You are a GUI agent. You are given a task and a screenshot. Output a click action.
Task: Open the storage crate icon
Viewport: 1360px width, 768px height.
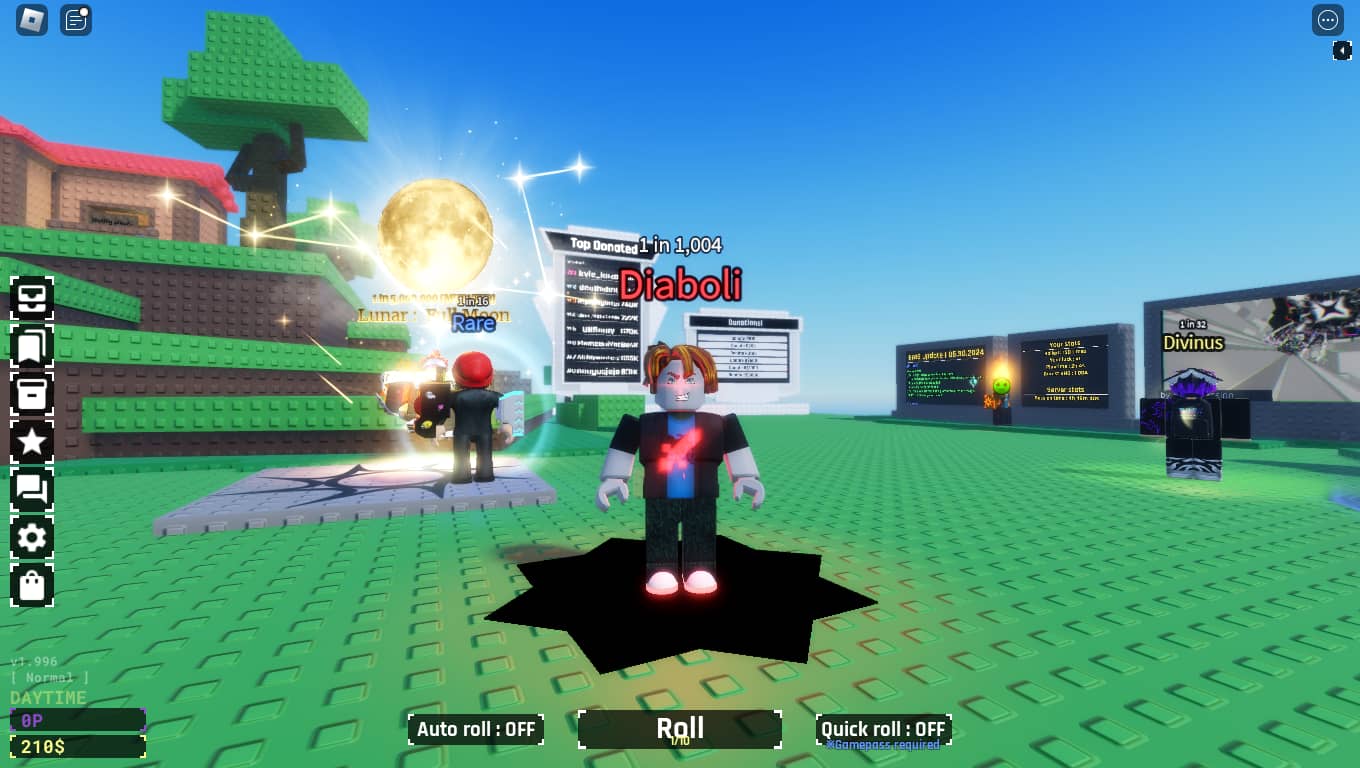(32, 394)
